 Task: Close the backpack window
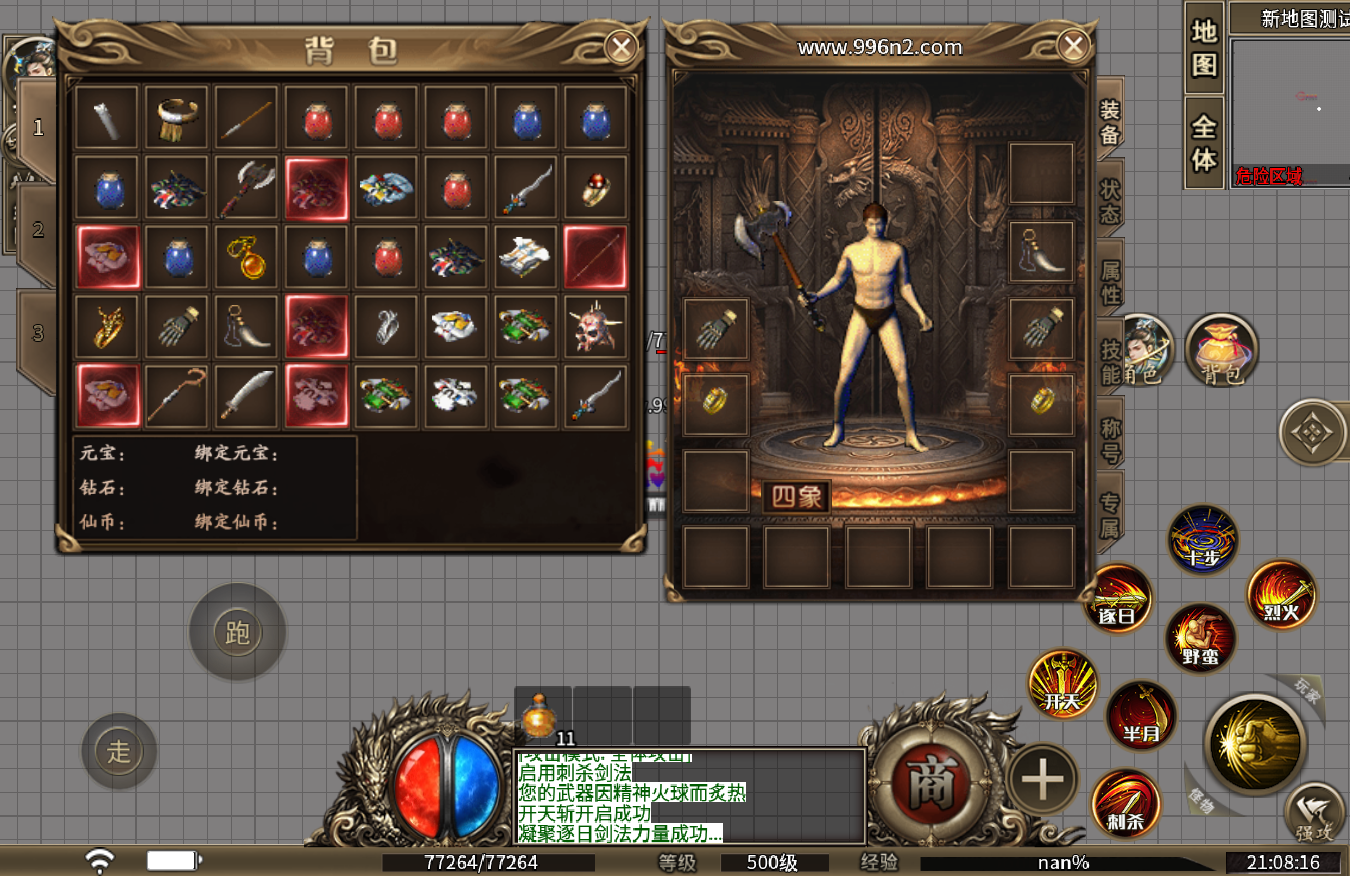tap(622, 46)
